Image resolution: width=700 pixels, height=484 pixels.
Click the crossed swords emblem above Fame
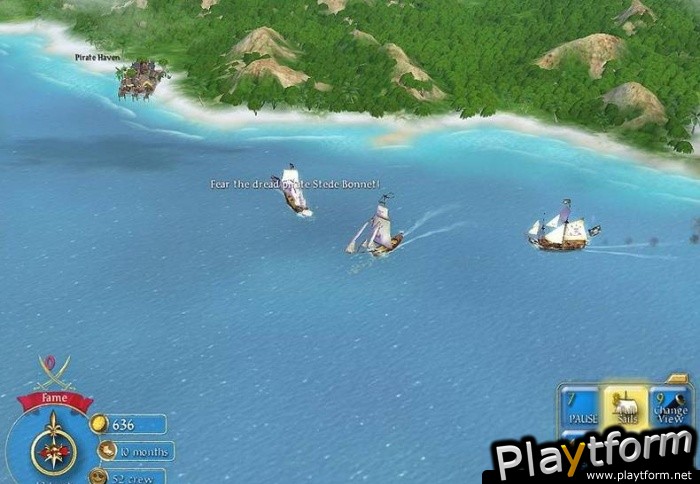click(x=54, y=373)
